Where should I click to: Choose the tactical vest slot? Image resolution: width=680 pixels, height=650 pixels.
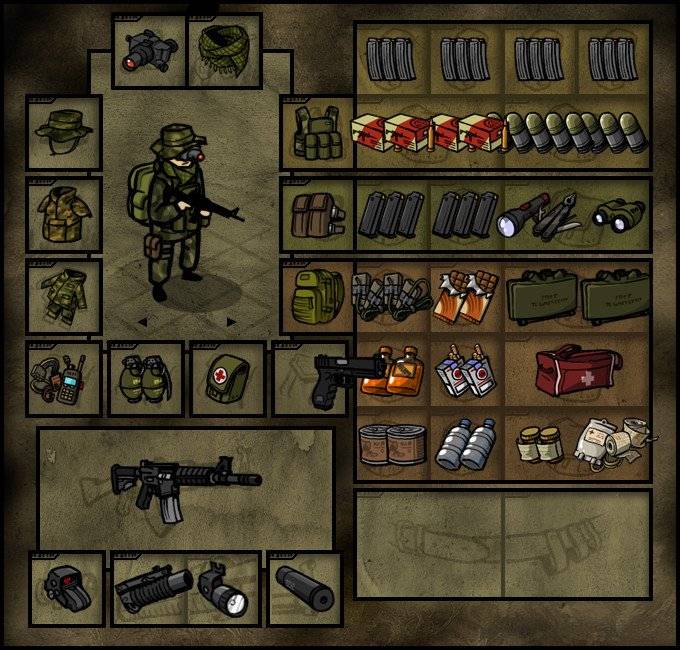click(x=318, y=132)
